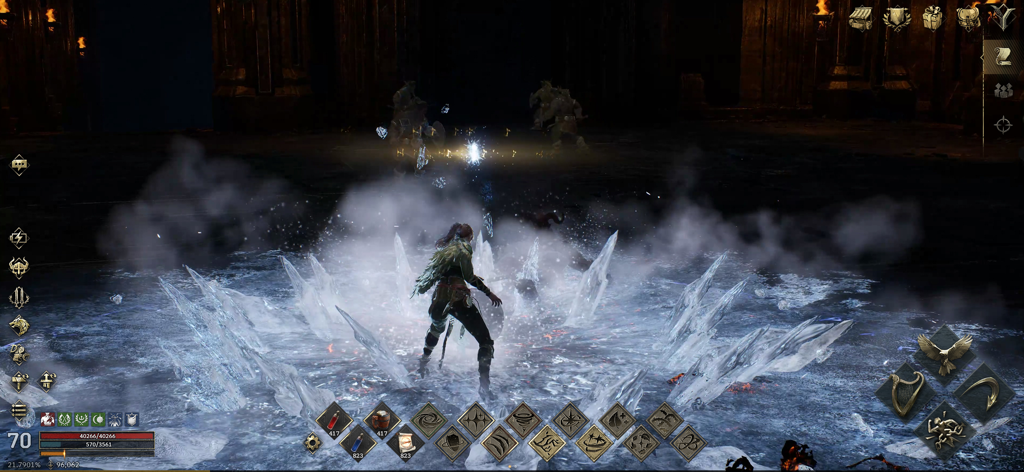Image resolution: width=1024 pixels, height=472 pixels.
Task: Open the chat speech bubble
Action: [x=19, y=165]
